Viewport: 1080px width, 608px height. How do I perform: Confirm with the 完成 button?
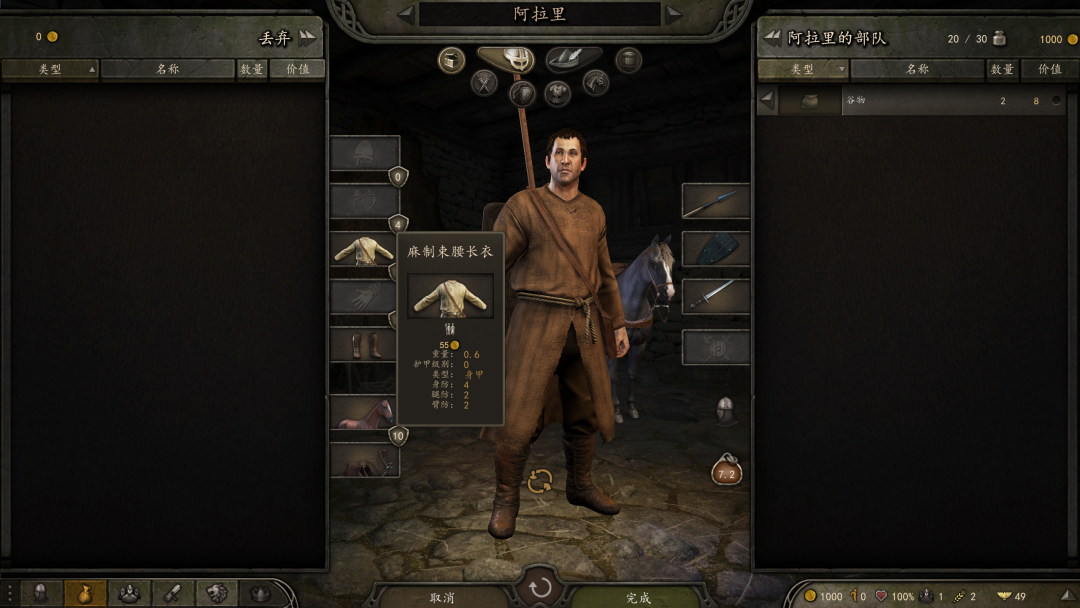pos(638,597)
